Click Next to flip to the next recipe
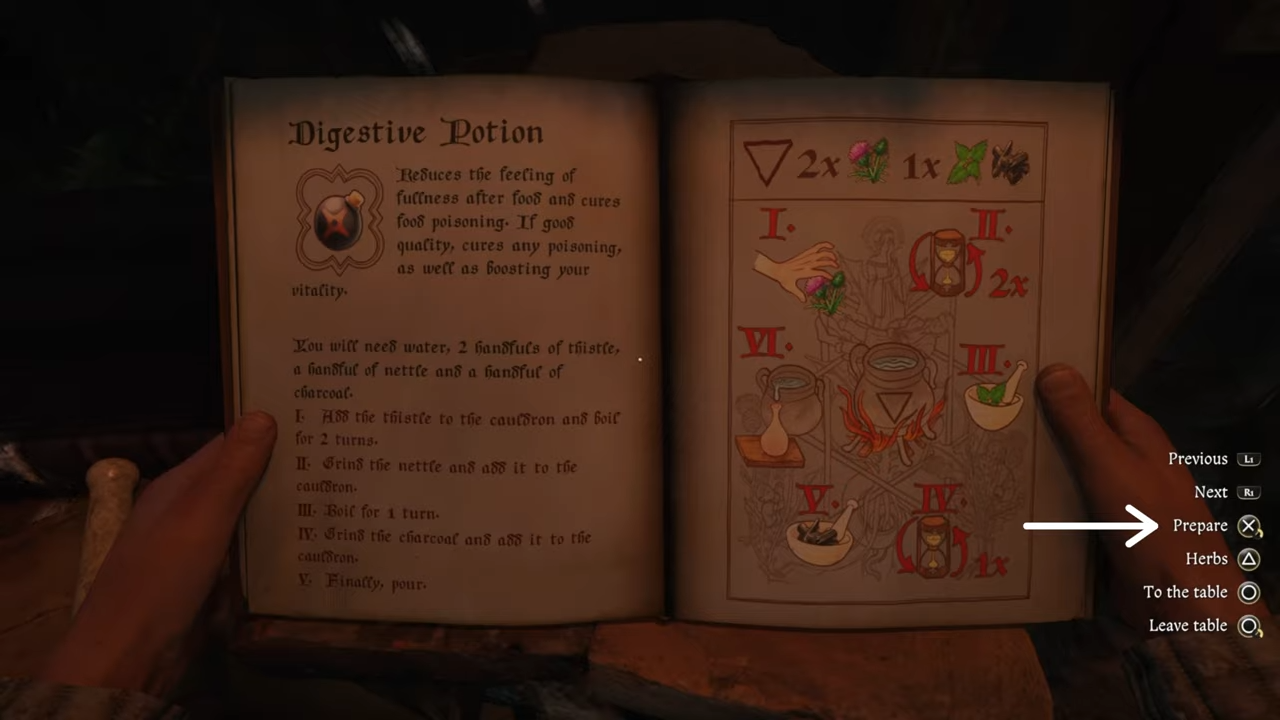Screen dimensions: 1280x720 (1211, 491)
